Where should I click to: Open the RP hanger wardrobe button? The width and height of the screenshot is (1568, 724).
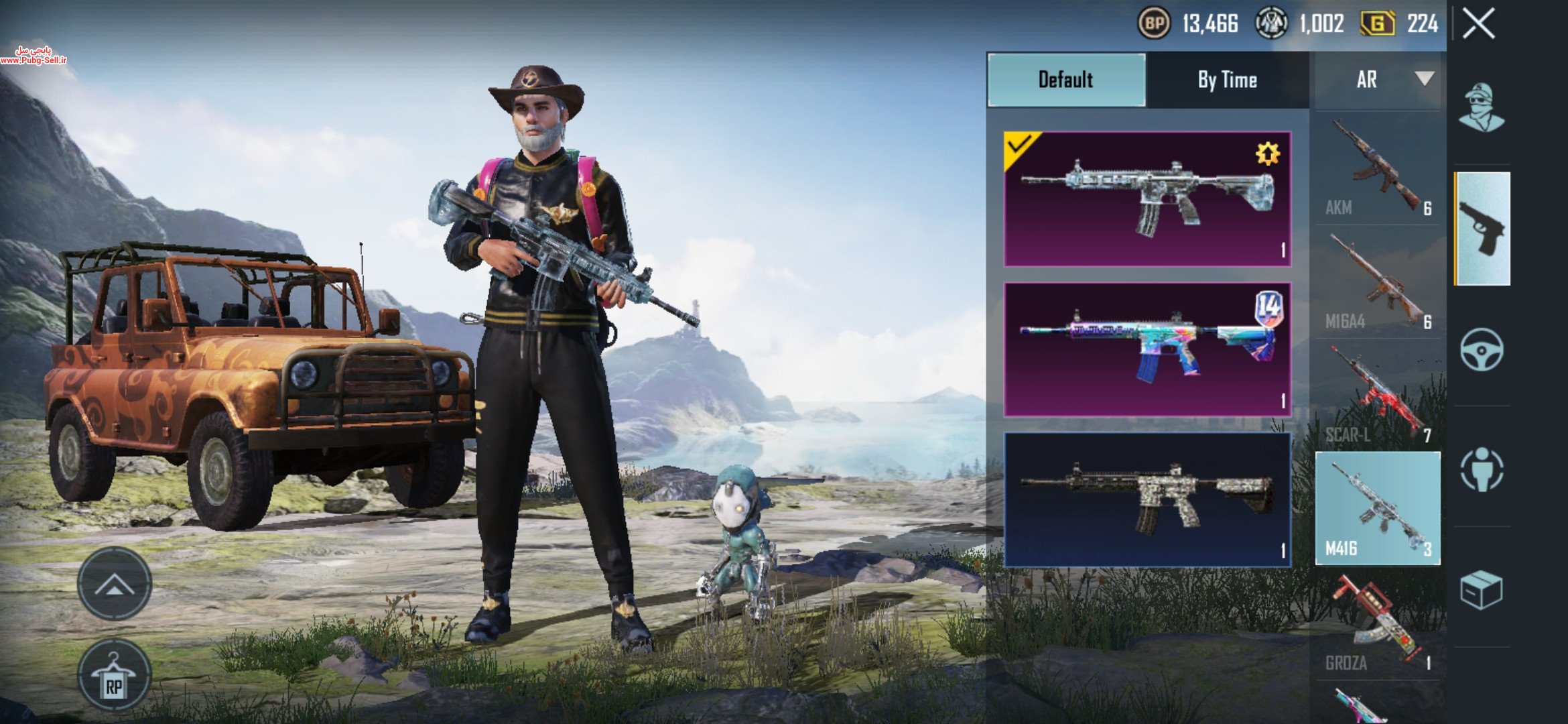click(x=115, y=676)
